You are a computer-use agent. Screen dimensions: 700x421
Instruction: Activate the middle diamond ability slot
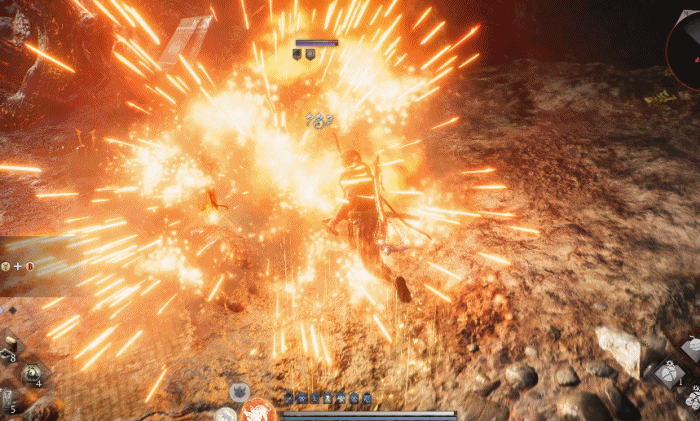click(668, 374)
